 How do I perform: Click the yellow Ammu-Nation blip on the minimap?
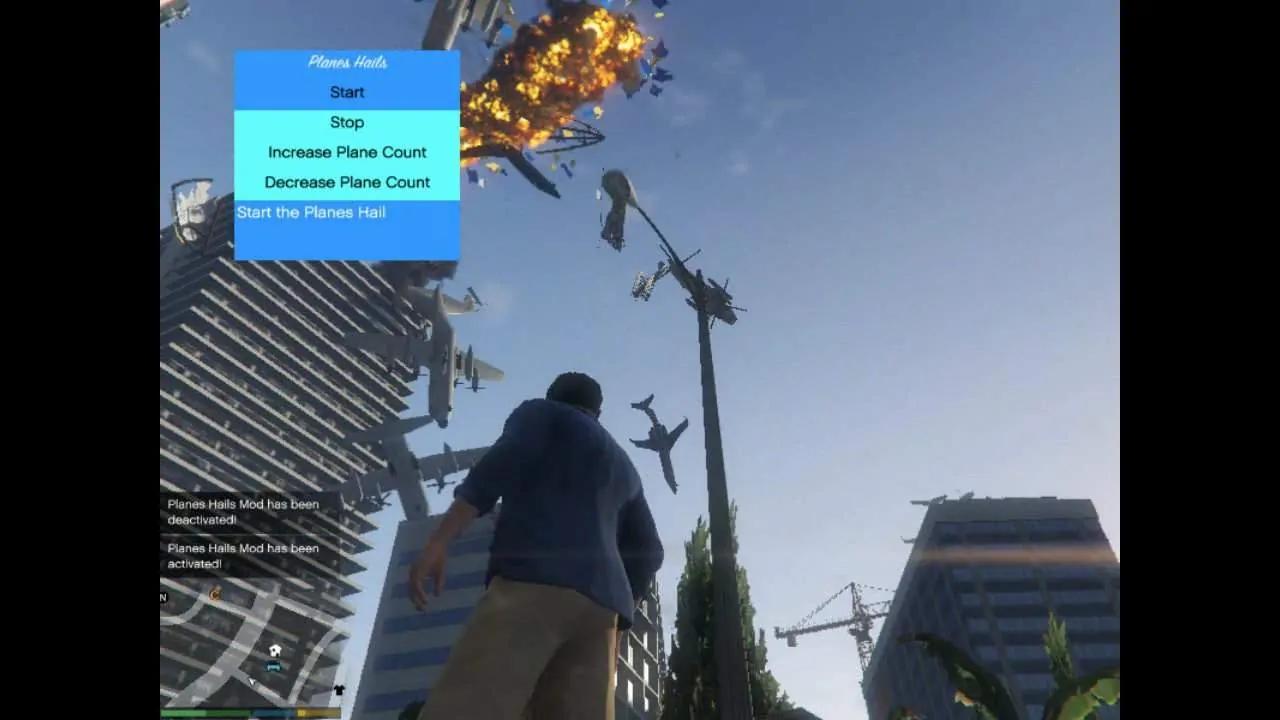point(215,594)
